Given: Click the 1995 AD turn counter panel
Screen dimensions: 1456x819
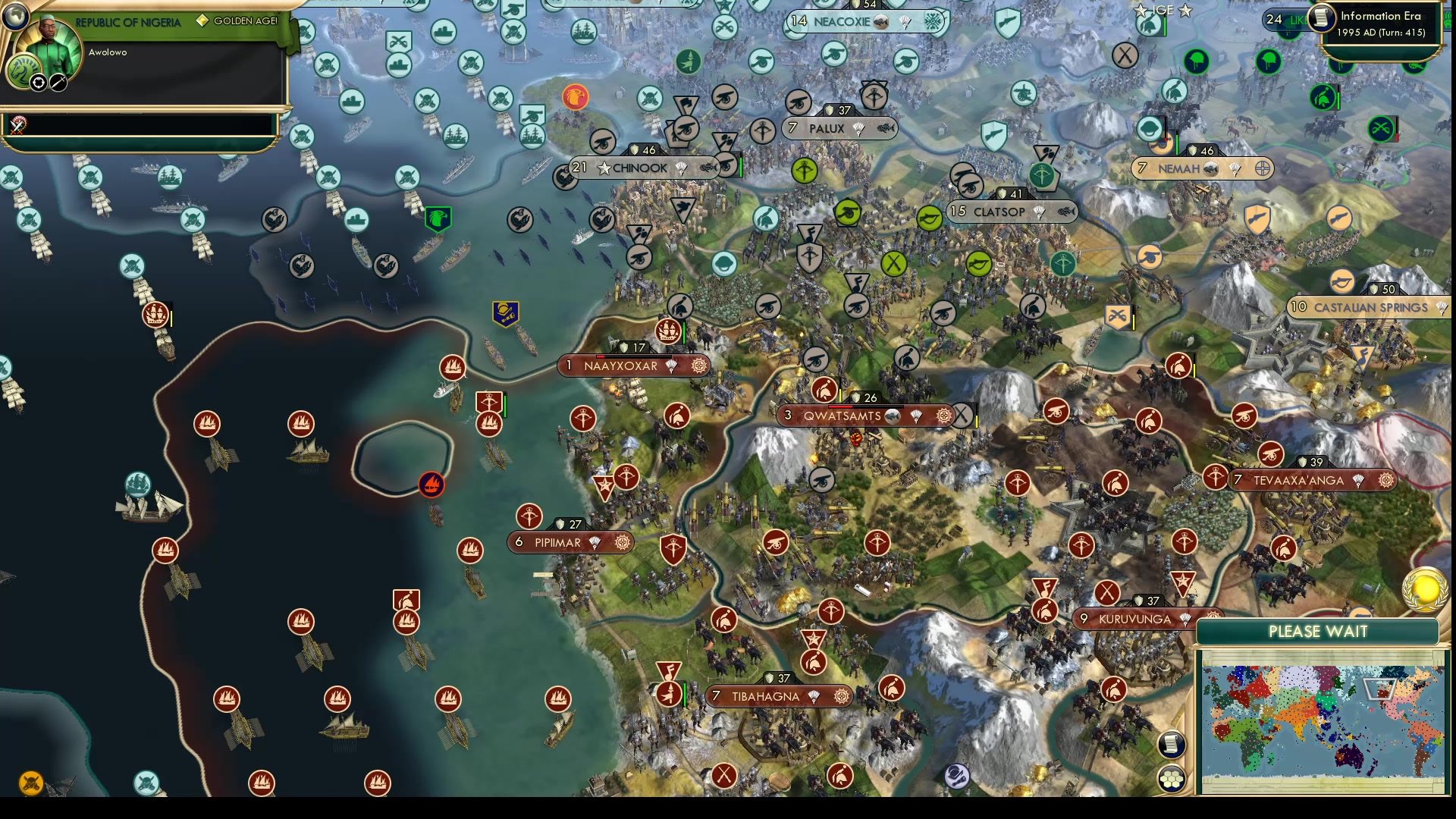Looking at the screenshot, I should pos(1382,32).
